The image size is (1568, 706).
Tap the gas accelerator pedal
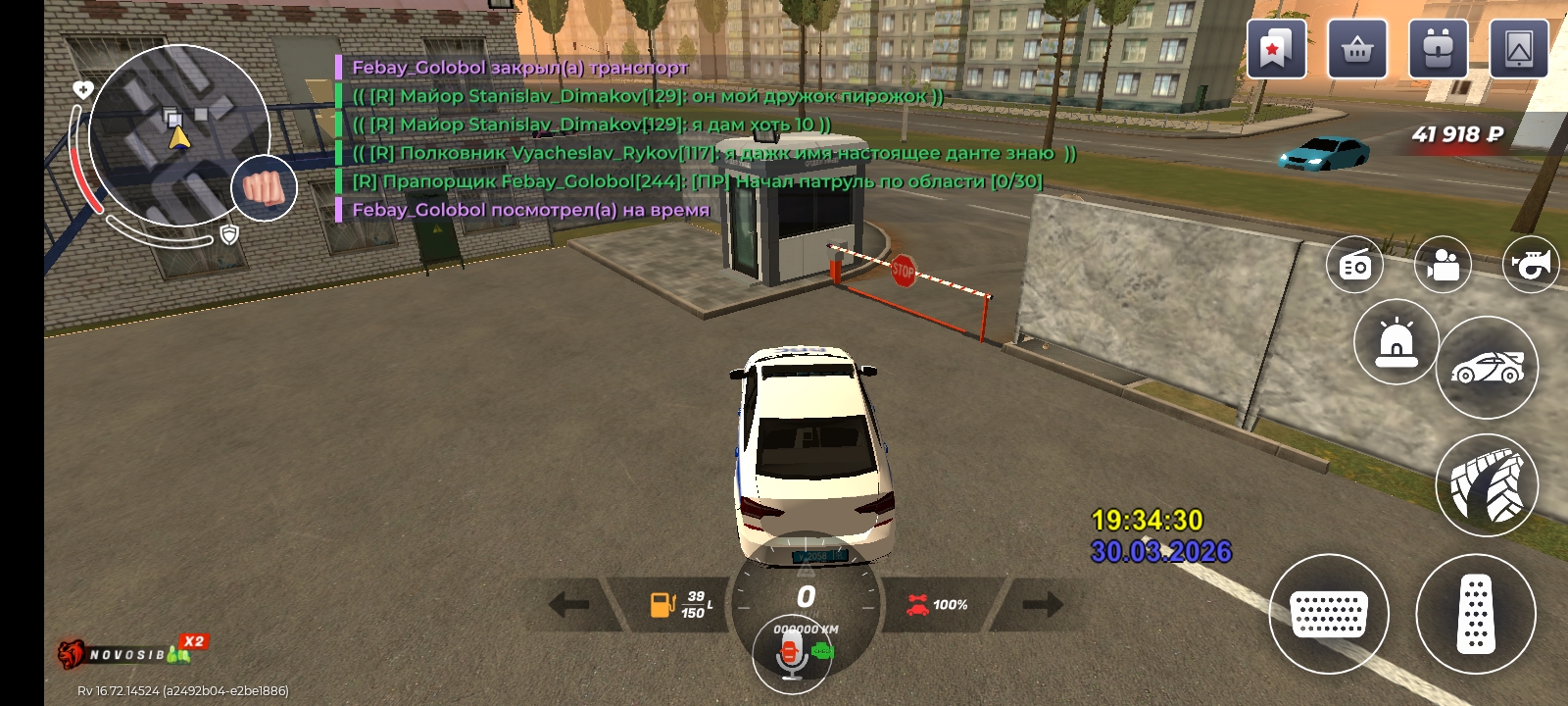pos(1475,614)
